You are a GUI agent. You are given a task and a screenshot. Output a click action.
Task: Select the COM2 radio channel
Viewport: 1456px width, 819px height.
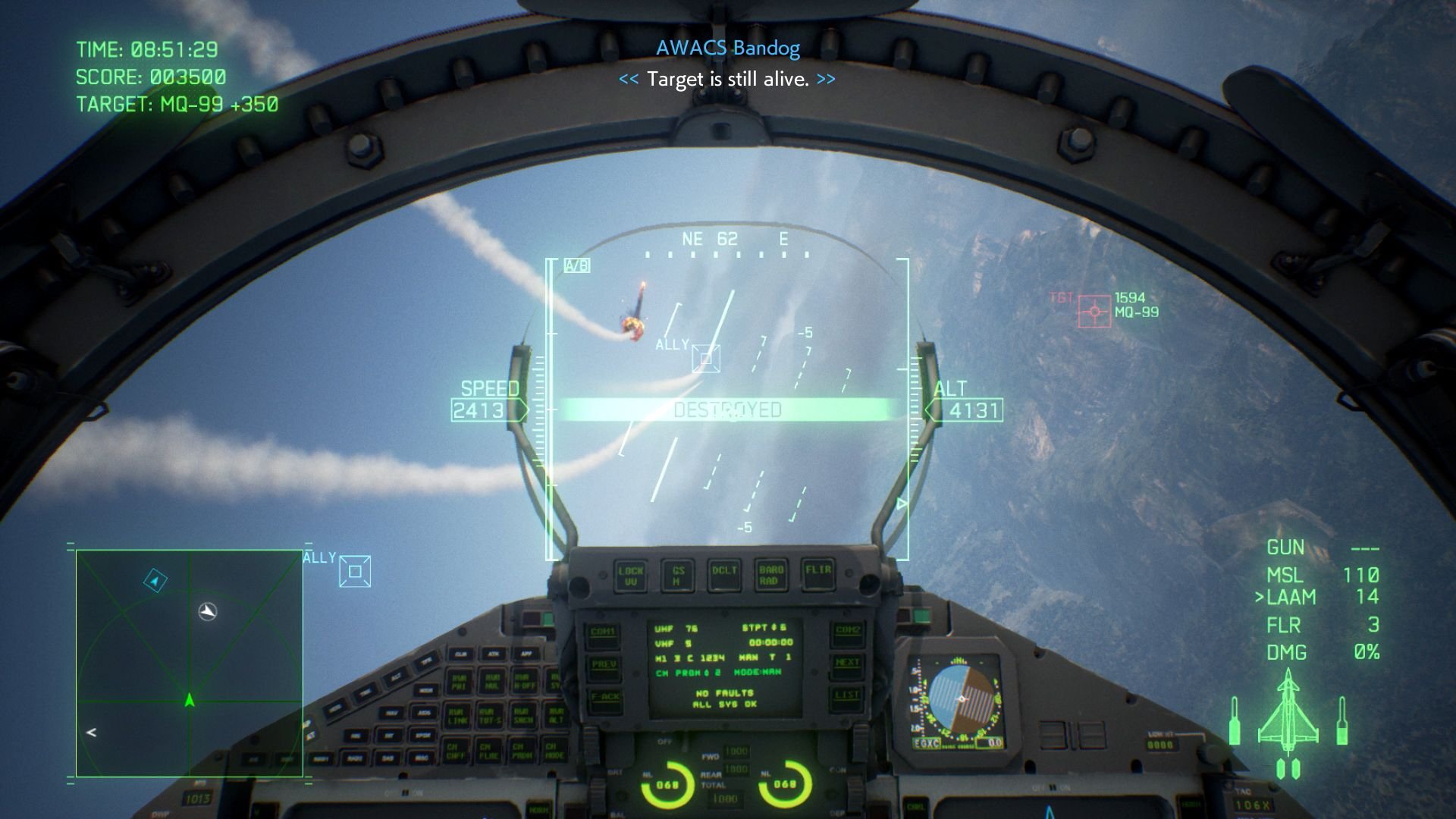pos(848,634)
